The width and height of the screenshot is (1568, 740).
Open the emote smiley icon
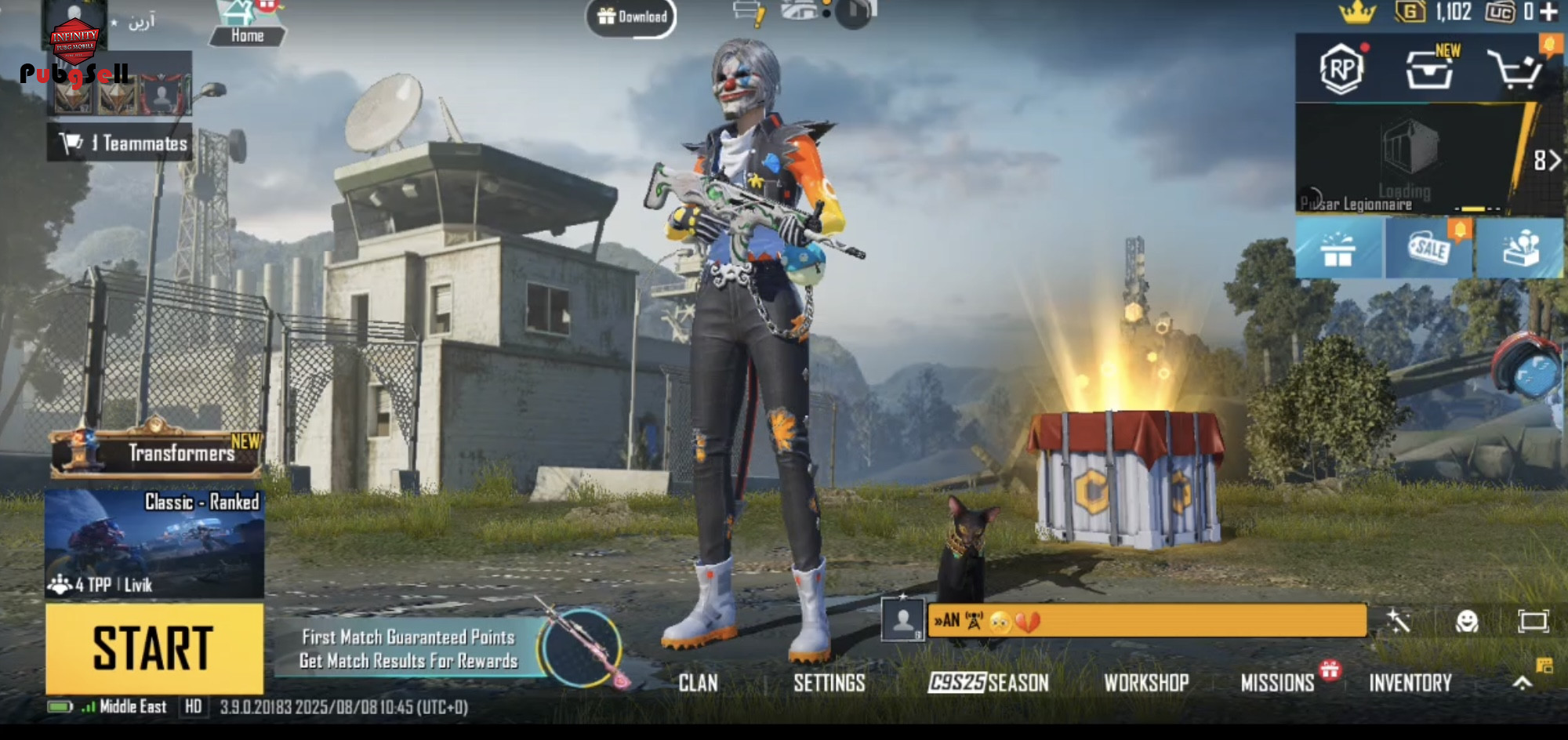(x=1466, y=622)
